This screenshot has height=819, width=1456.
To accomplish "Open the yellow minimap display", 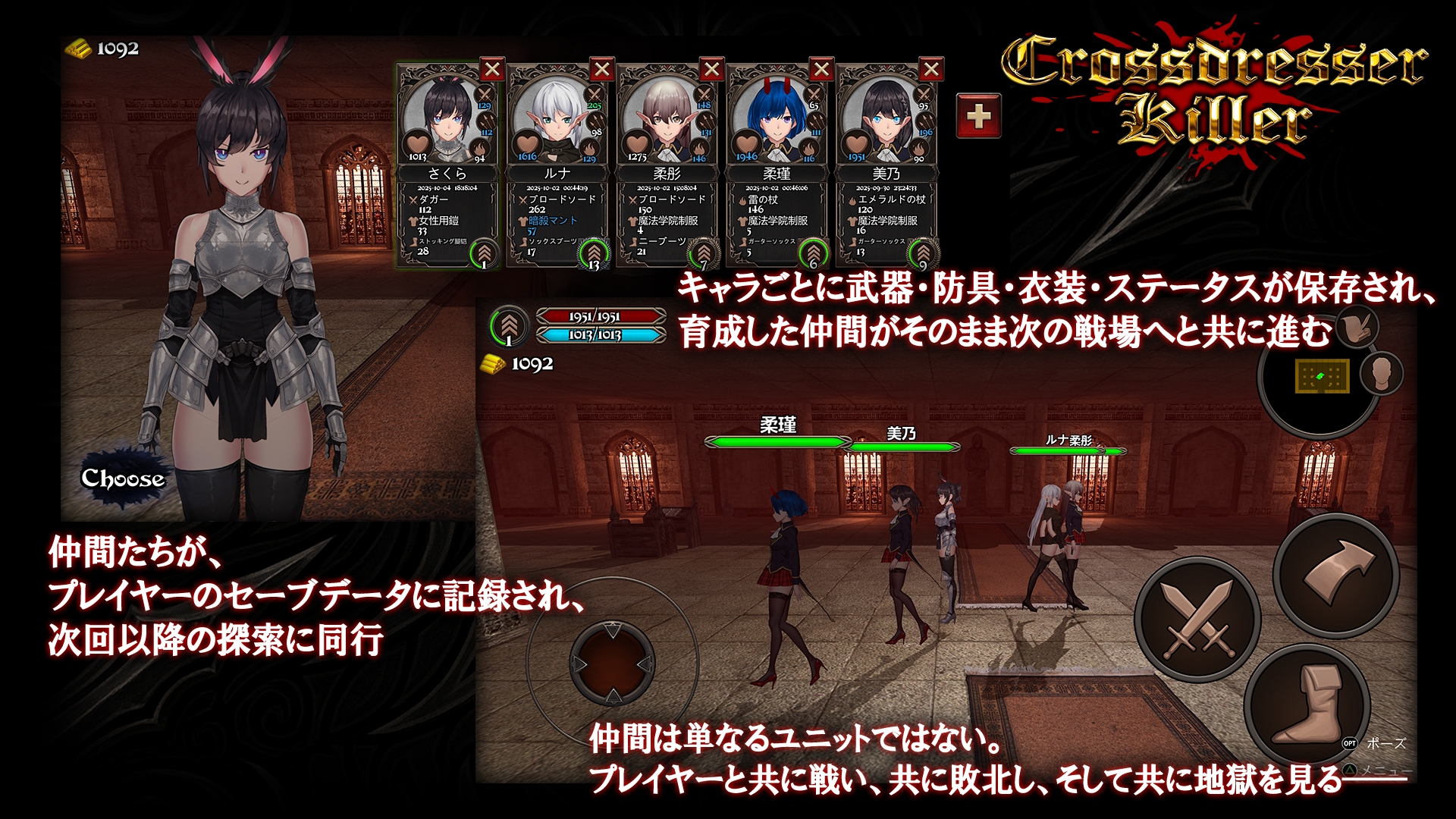I will [1323, 376].
